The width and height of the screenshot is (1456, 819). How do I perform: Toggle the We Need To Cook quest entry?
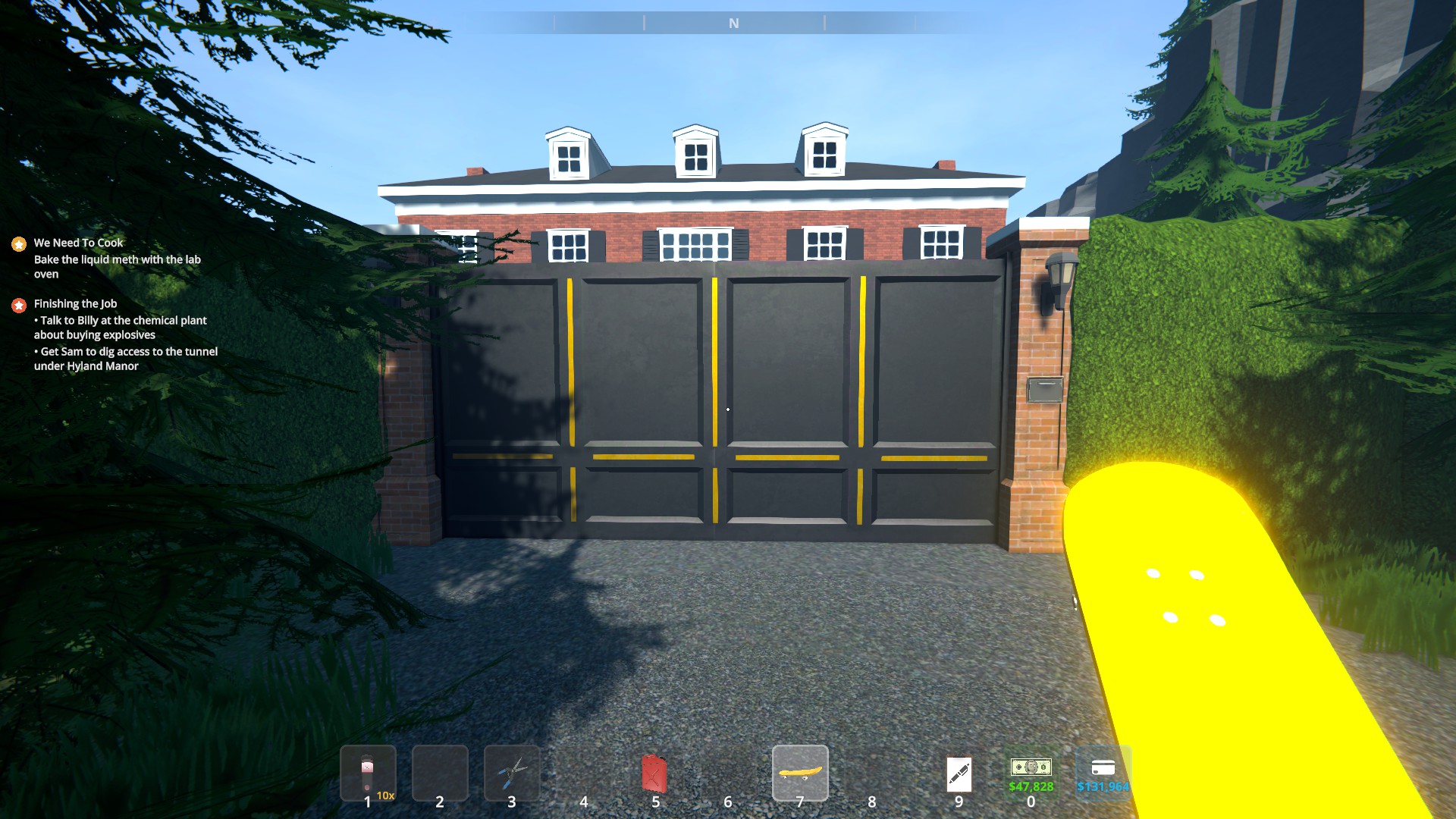point(79,243)
